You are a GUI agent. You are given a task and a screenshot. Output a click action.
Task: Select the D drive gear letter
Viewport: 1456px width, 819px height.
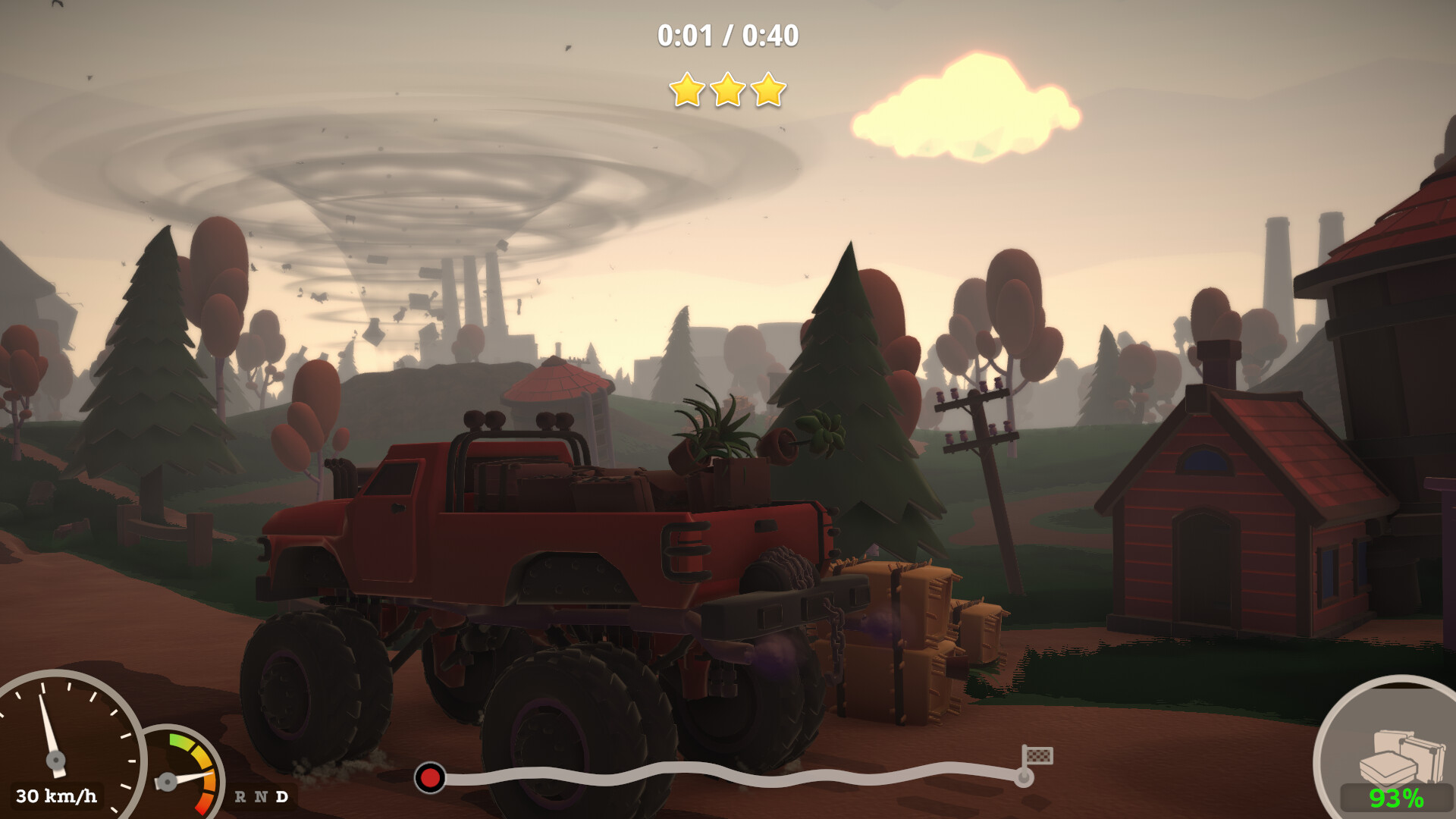coord(282,796)
